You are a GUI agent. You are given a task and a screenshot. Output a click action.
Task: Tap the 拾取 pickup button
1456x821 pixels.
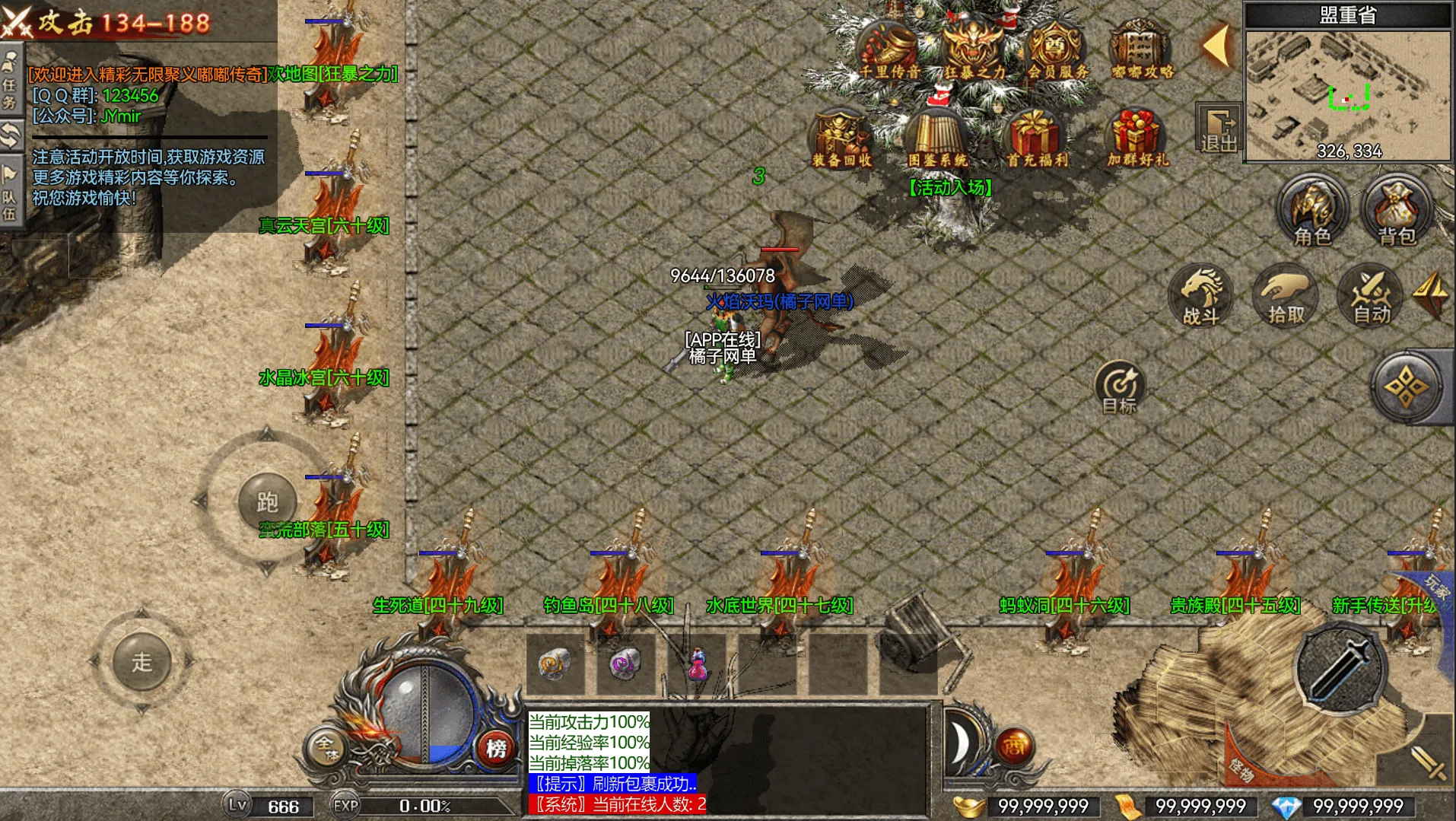1286,297
